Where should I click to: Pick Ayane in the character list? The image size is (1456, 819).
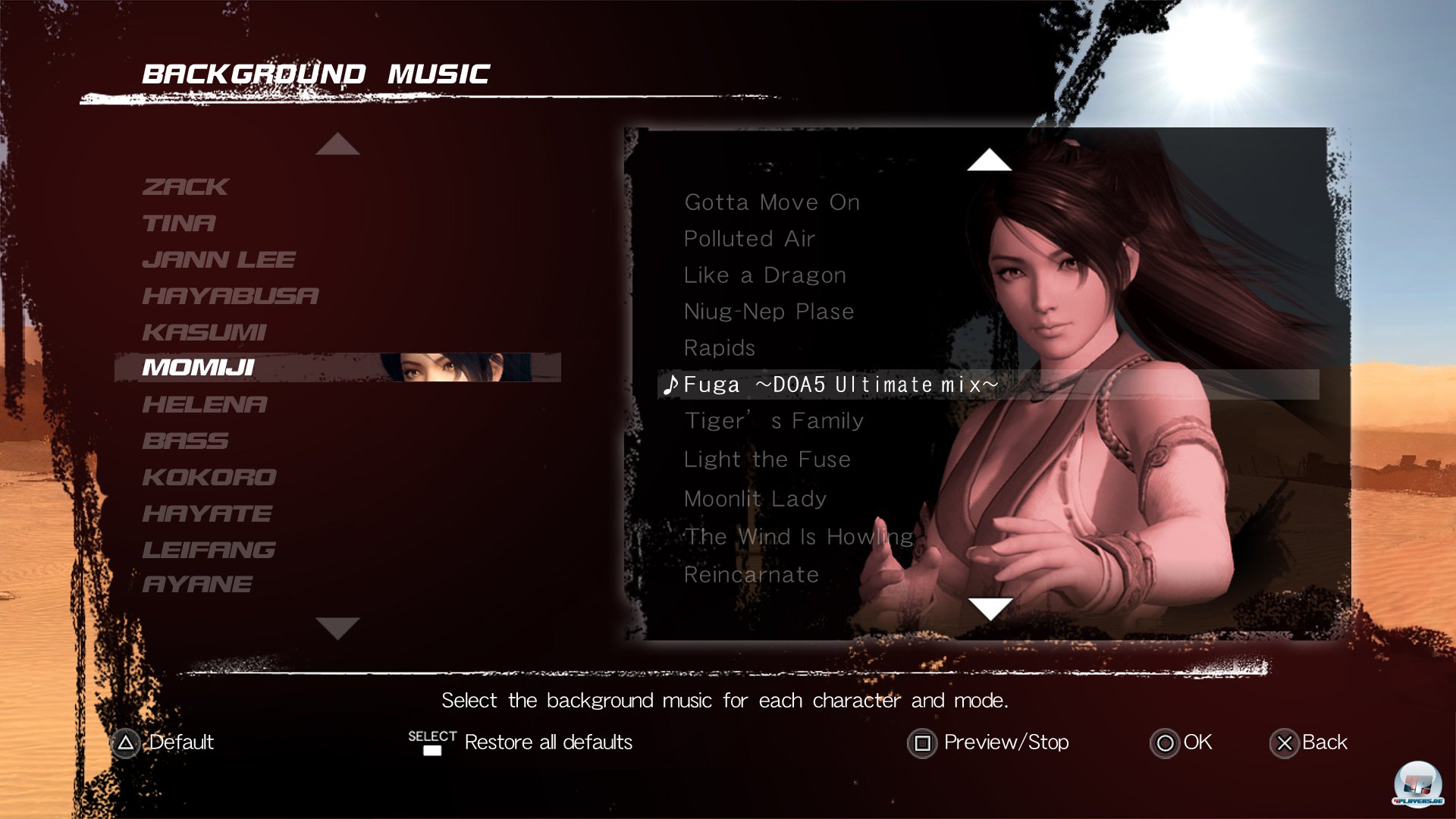(x=197, y=584)
